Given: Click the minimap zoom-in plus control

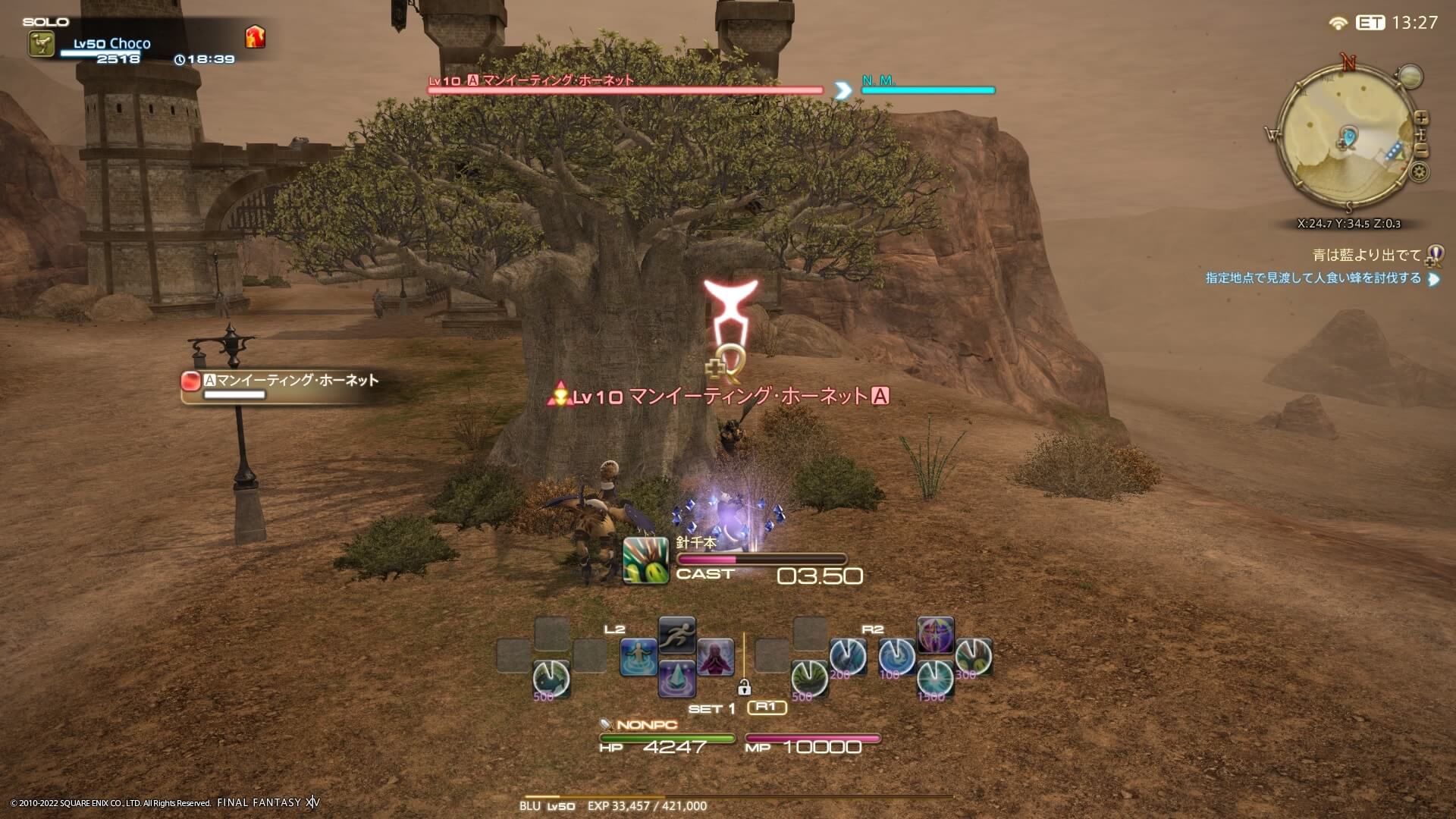Looking at the screenshot, I should point(1421,118).
